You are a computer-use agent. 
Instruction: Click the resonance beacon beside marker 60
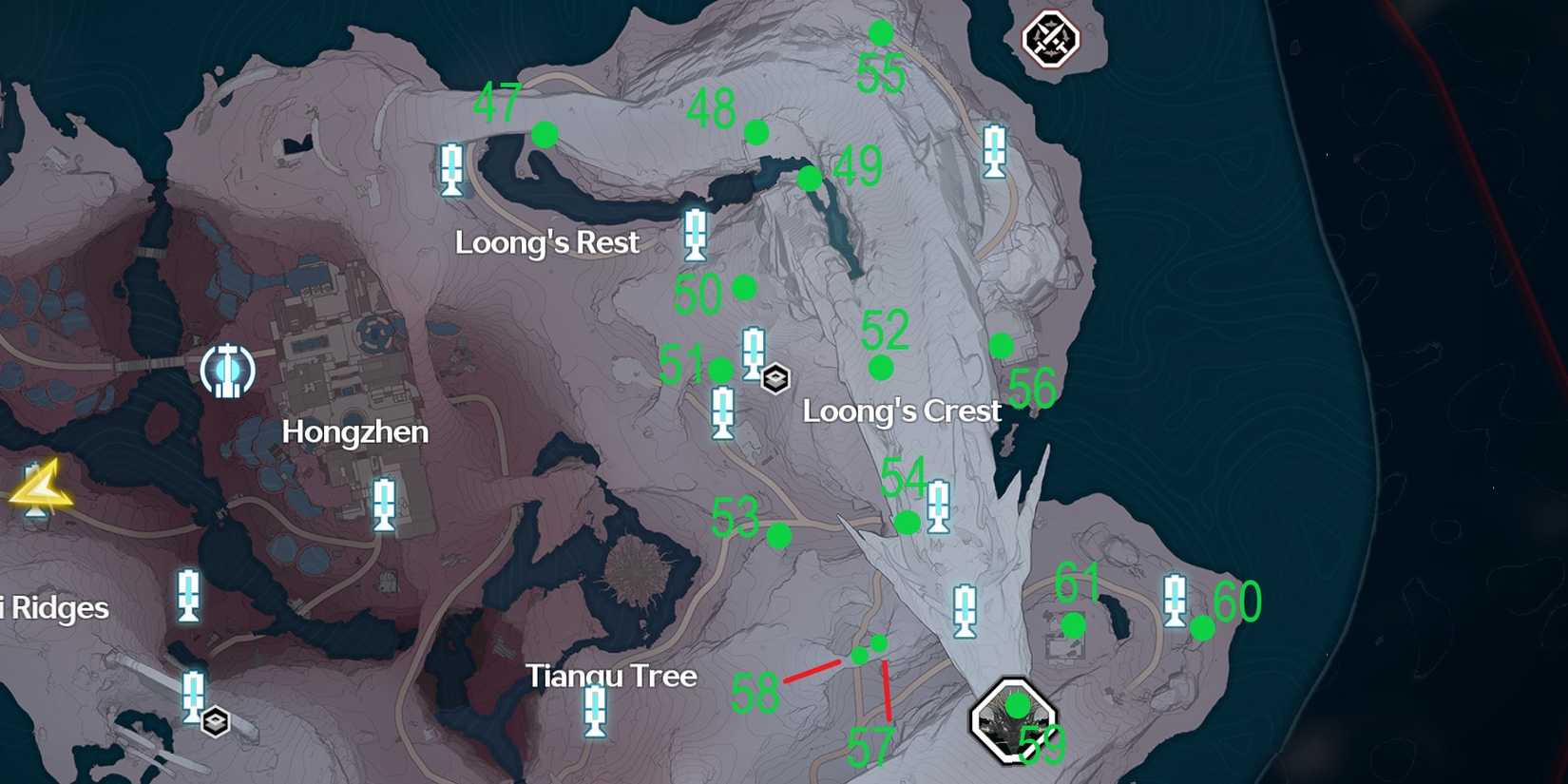coord(1176,600)
